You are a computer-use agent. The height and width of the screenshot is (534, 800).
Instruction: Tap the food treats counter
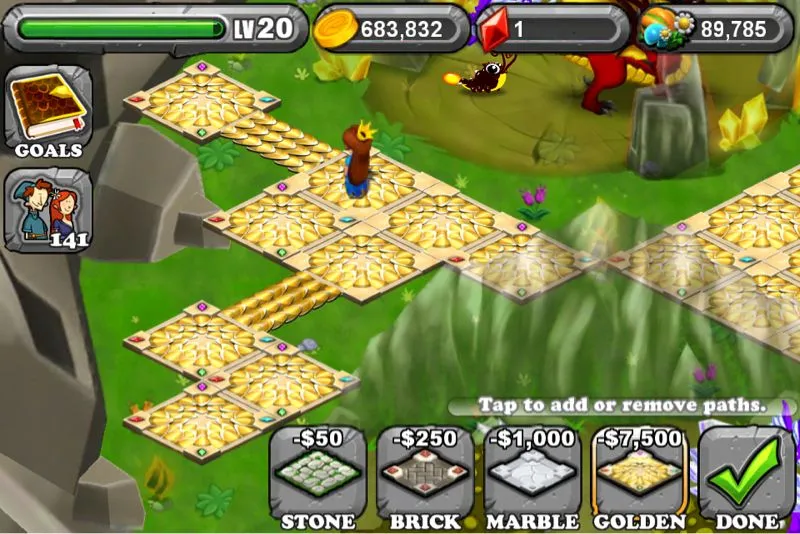tap(715, 29)
